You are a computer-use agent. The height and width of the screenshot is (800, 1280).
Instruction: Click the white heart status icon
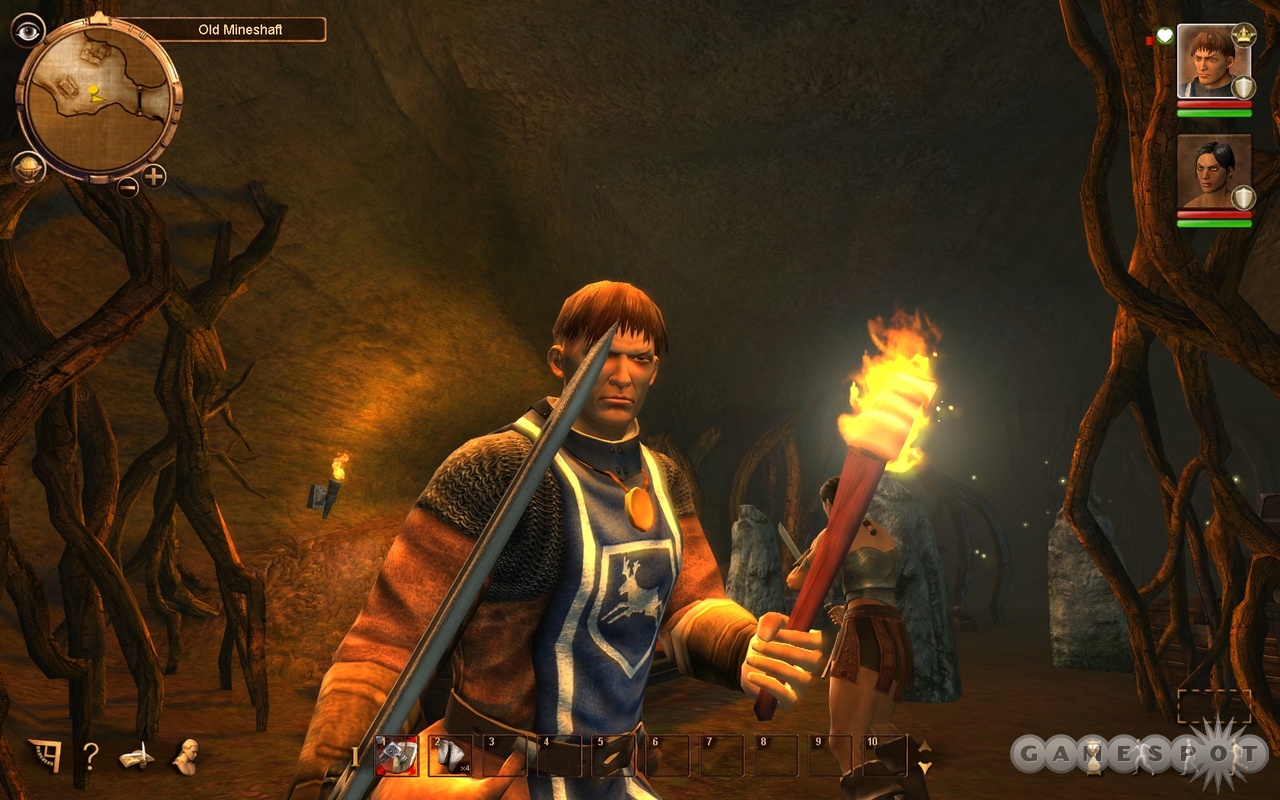coord(1164,37)
